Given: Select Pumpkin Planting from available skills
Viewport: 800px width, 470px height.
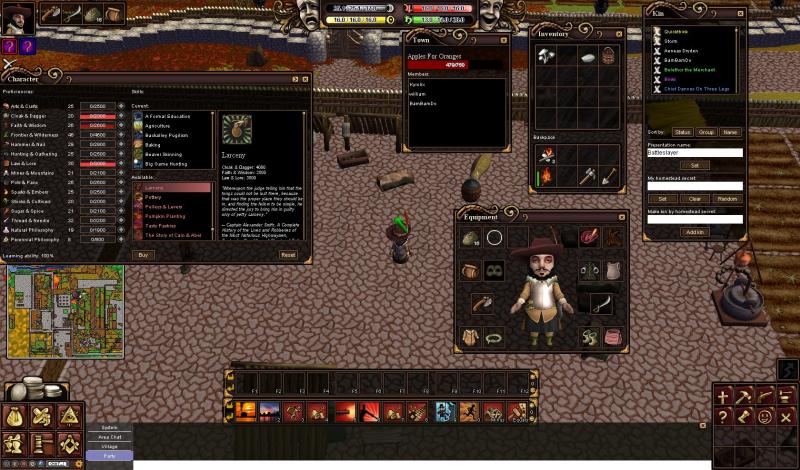Looking at the screenshot, I should (x=167, y=216).
